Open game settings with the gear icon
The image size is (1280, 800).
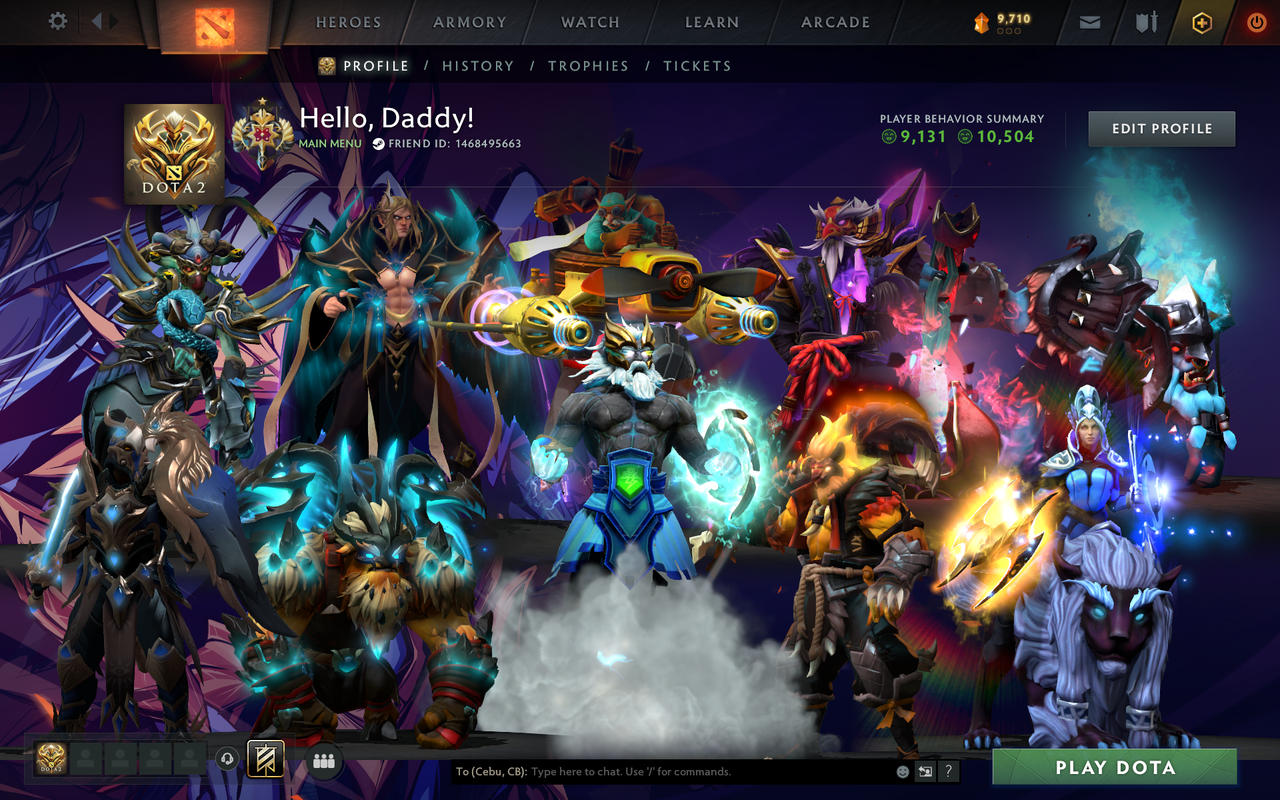(57, 21)
